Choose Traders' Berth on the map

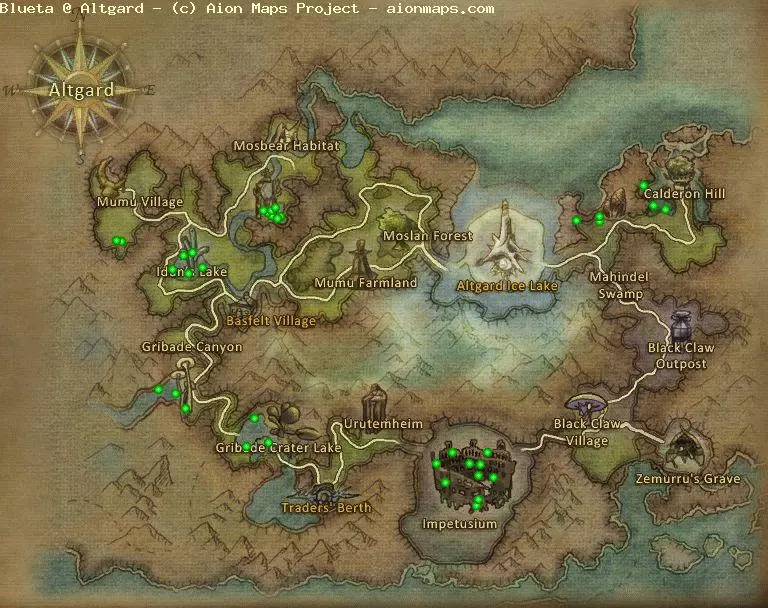tap(327, 508)
